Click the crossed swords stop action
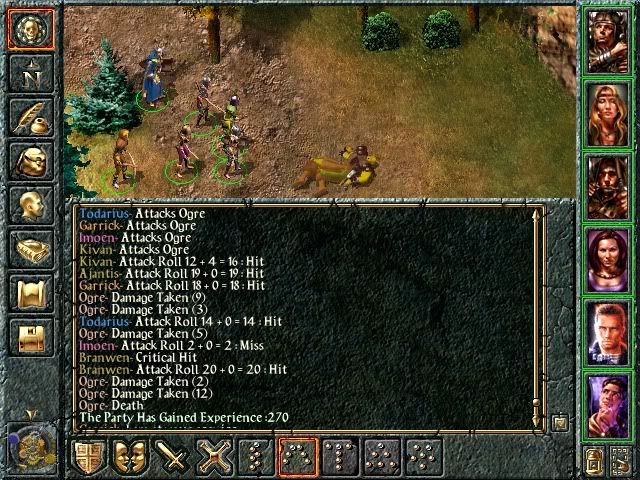Screen dimensions: 640x480 [x=216, y=457]
